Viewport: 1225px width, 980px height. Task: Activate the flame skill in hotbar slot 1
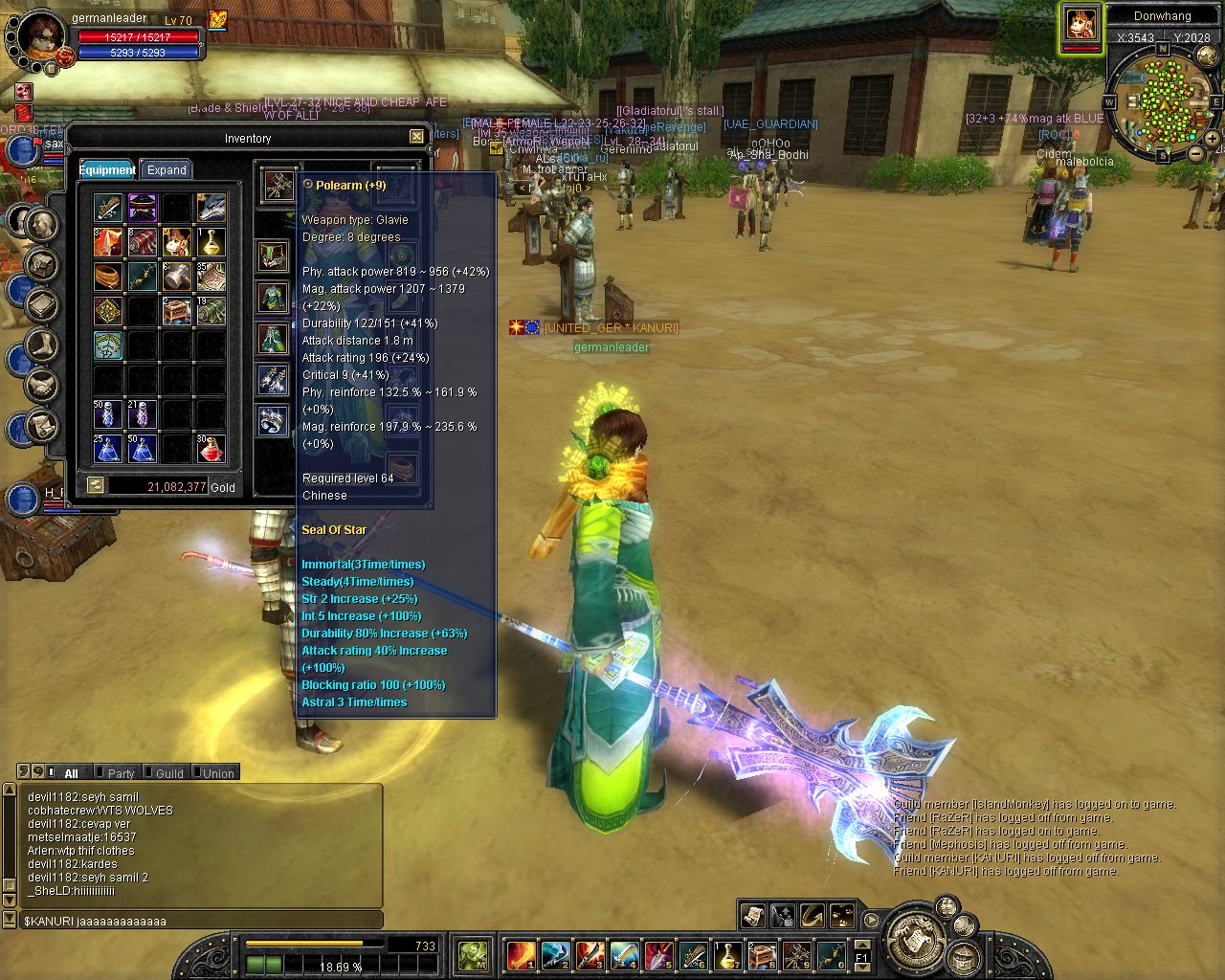pyautogui.click(x=520, y=954)
